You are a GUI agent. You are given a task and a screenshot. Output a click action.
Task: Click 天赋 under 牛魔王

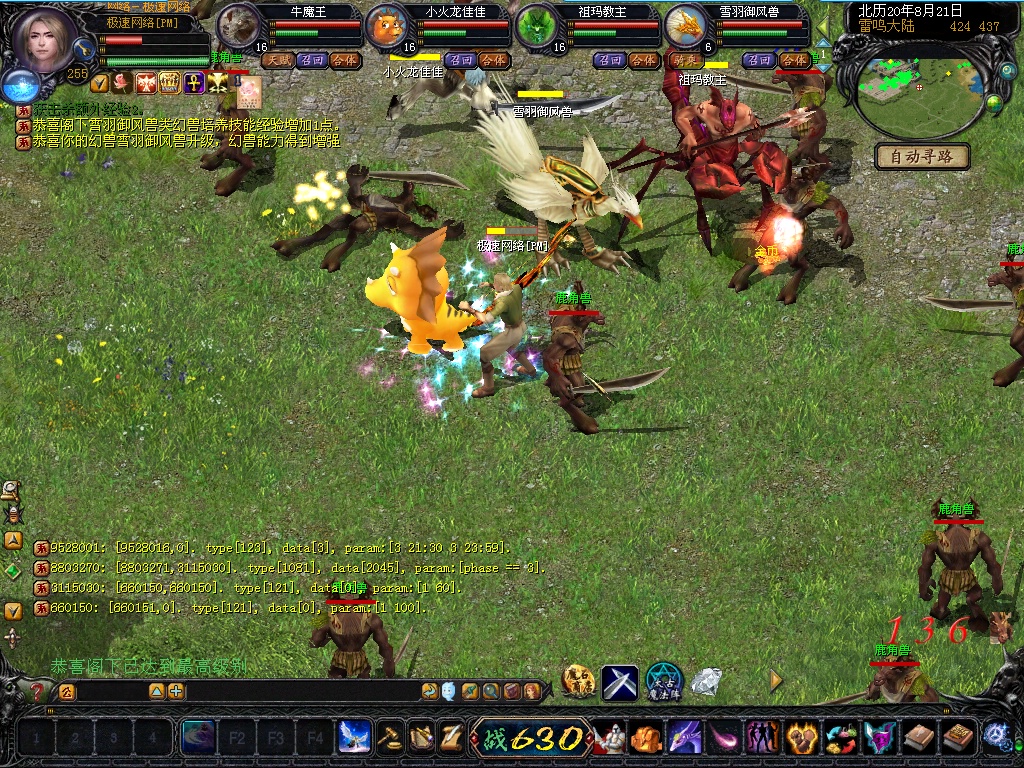(277, 60)
